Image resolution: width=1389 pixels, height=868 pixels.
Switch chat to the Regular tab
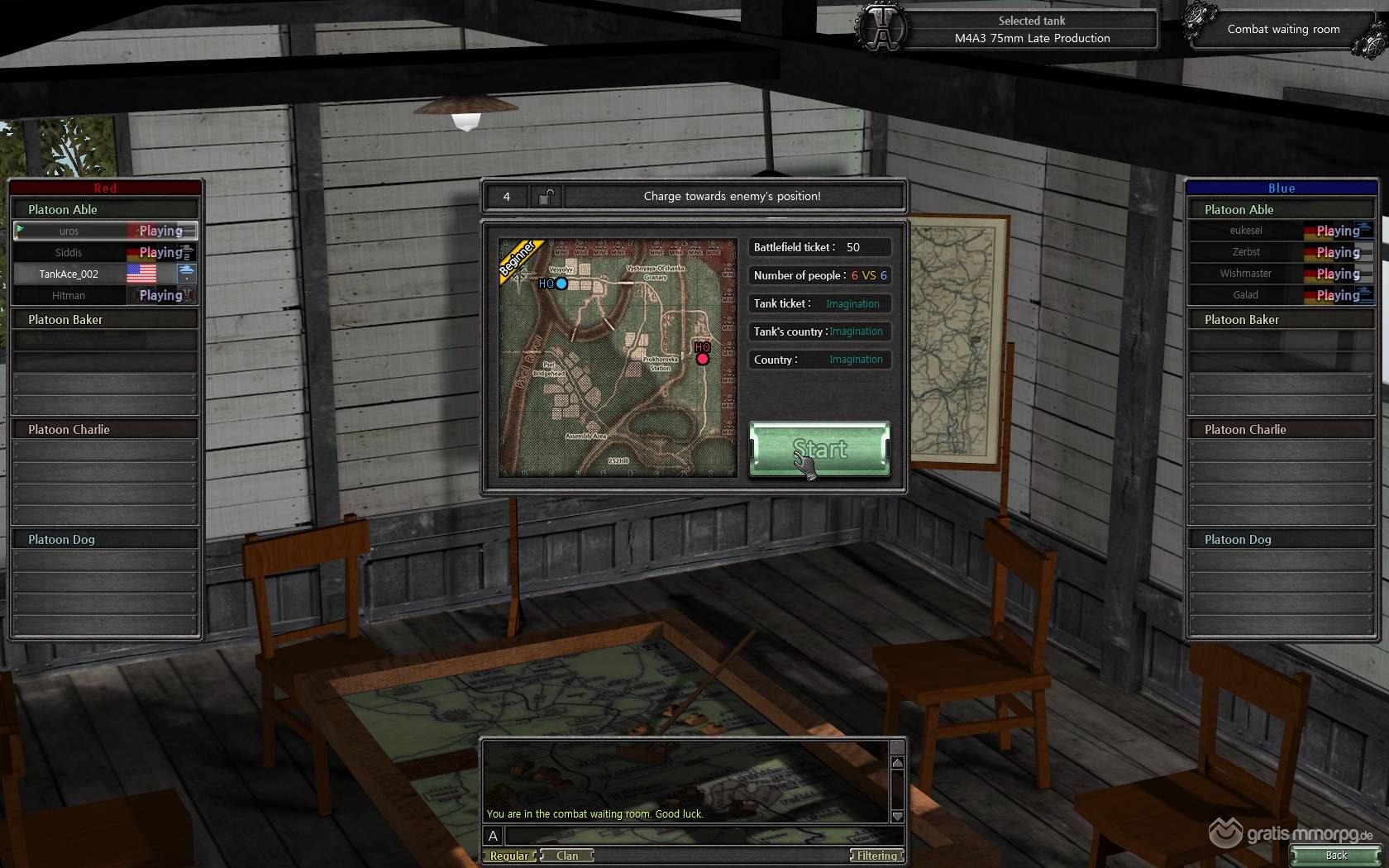pos(509,856)
